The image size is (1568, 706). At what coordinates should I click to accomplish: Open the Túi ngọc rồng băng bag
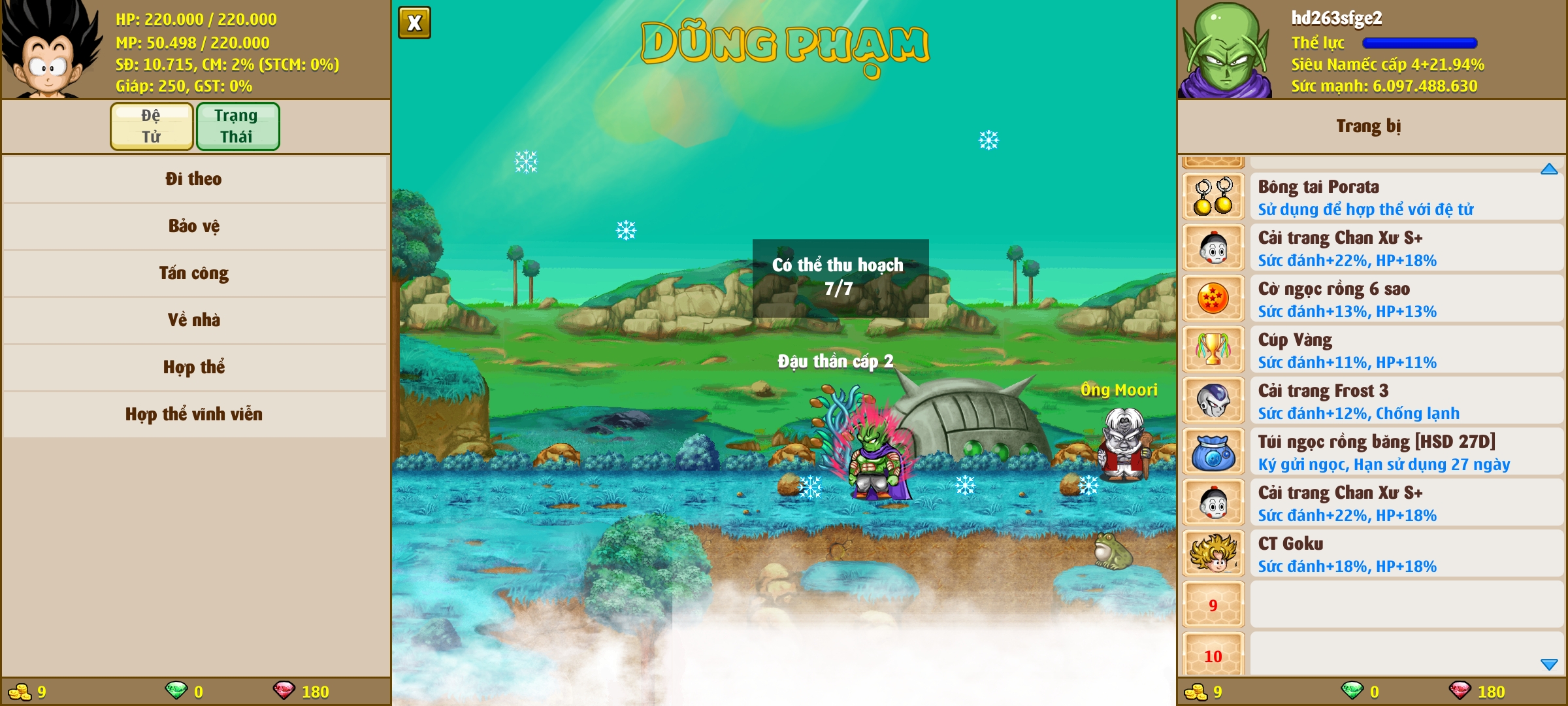click(x=1372, y=452)
